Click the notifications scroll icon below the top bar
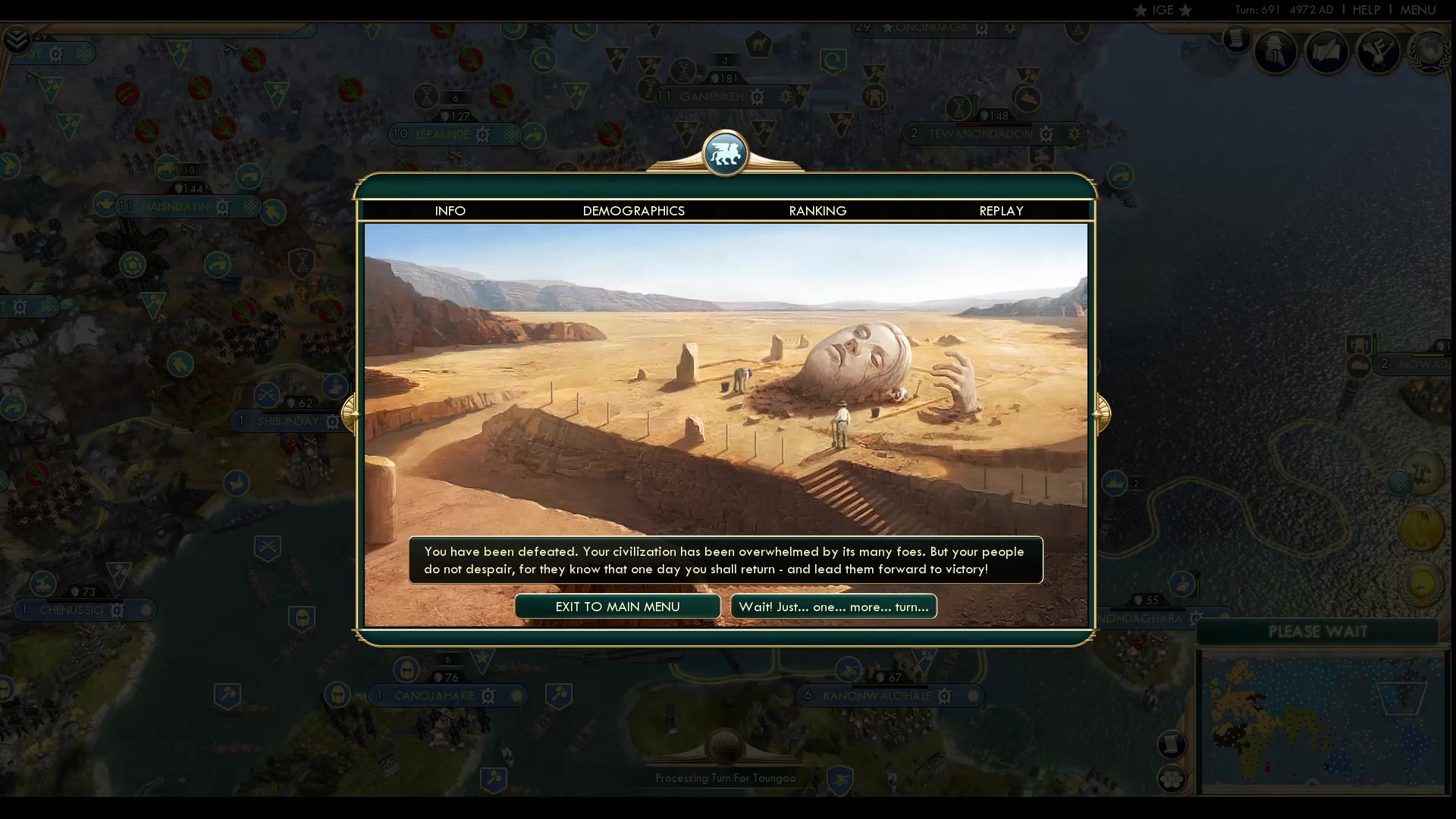Screen dimensions: 1456x819 1235,40
